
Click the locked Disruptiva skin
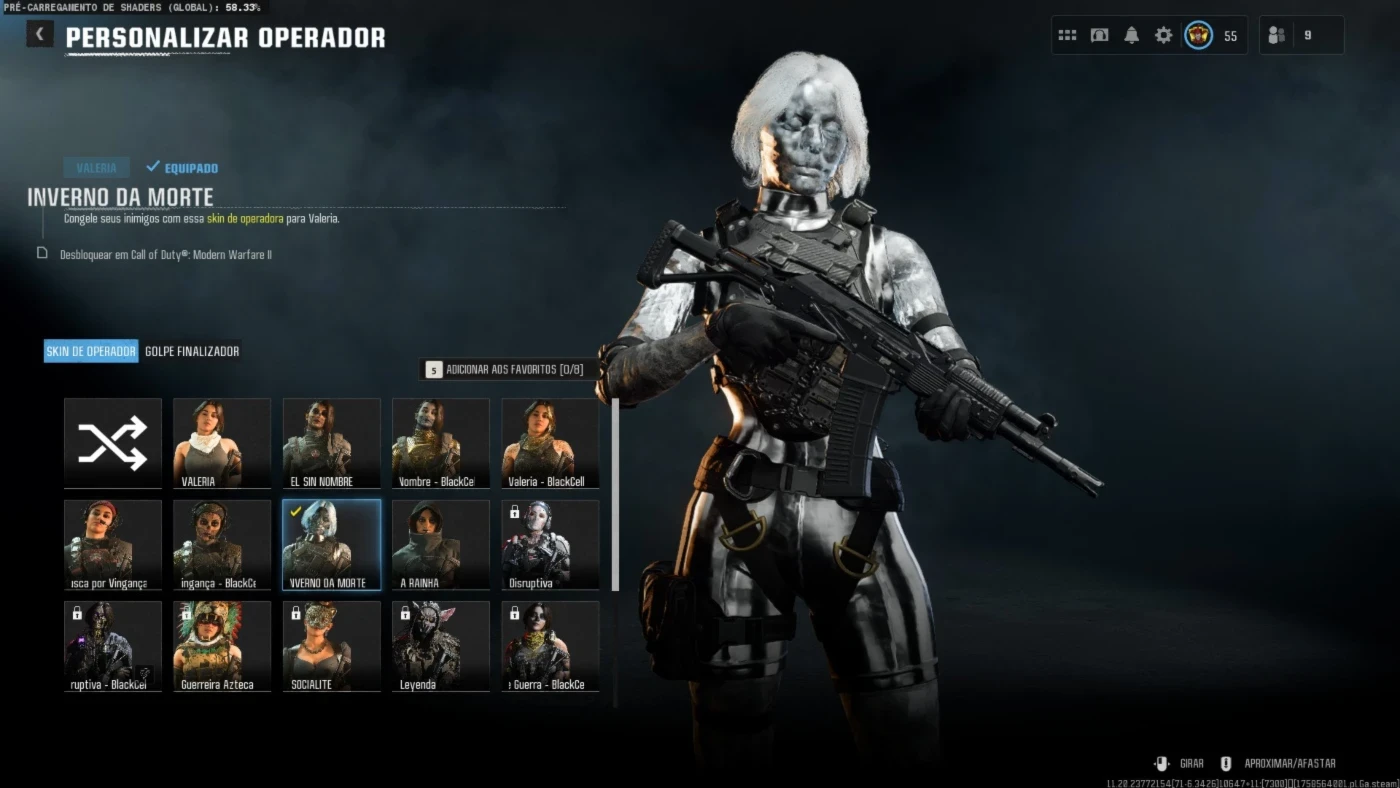point(550,545)
